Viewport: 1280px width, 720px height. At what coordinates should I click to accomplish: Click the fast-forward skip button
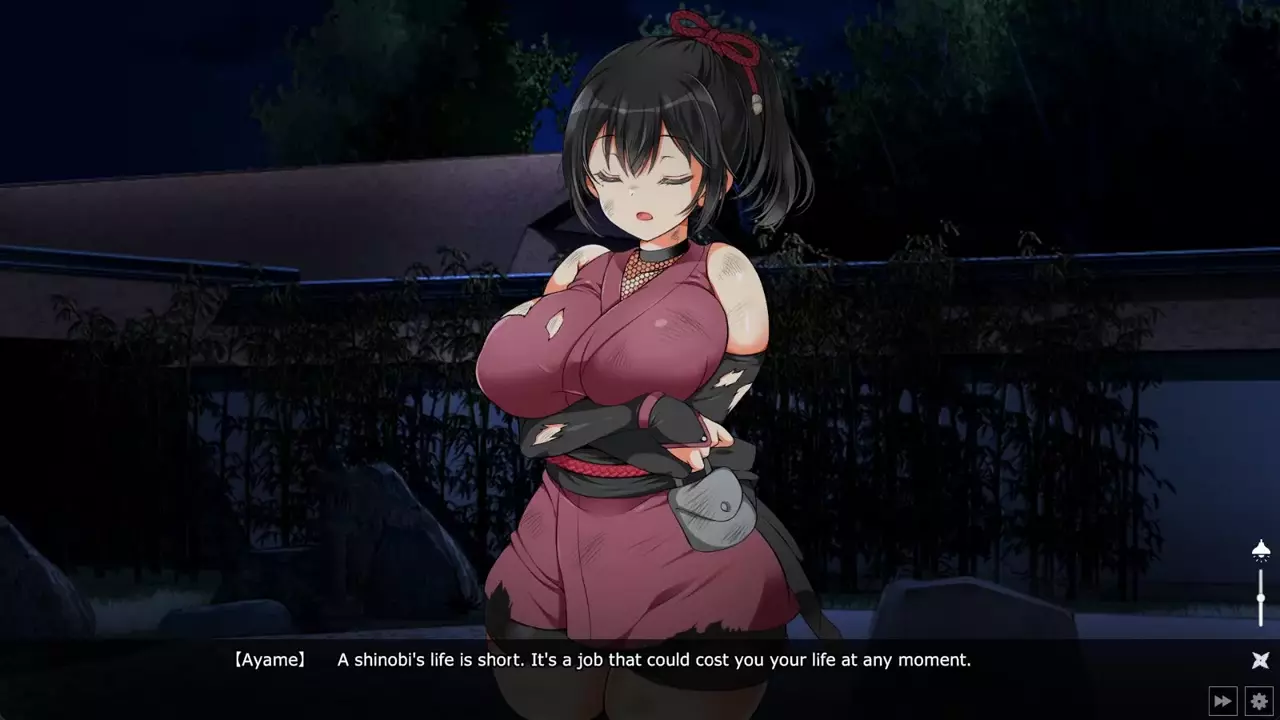(1222, 701)
